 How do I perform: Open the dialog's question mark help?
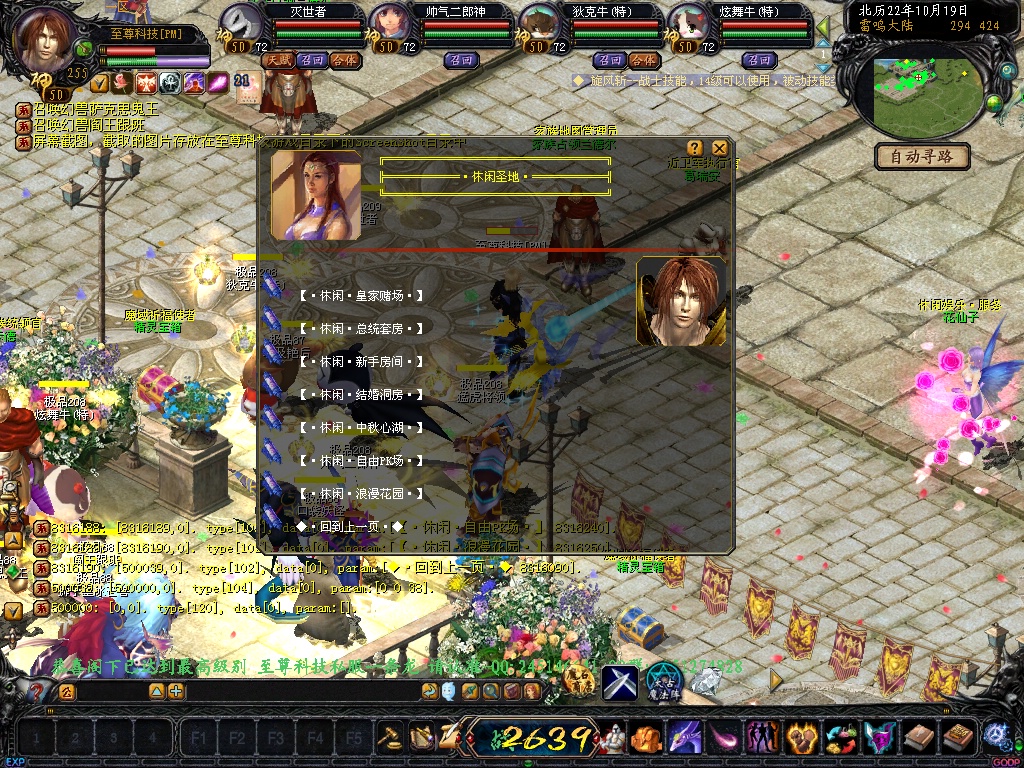point(695,148)
